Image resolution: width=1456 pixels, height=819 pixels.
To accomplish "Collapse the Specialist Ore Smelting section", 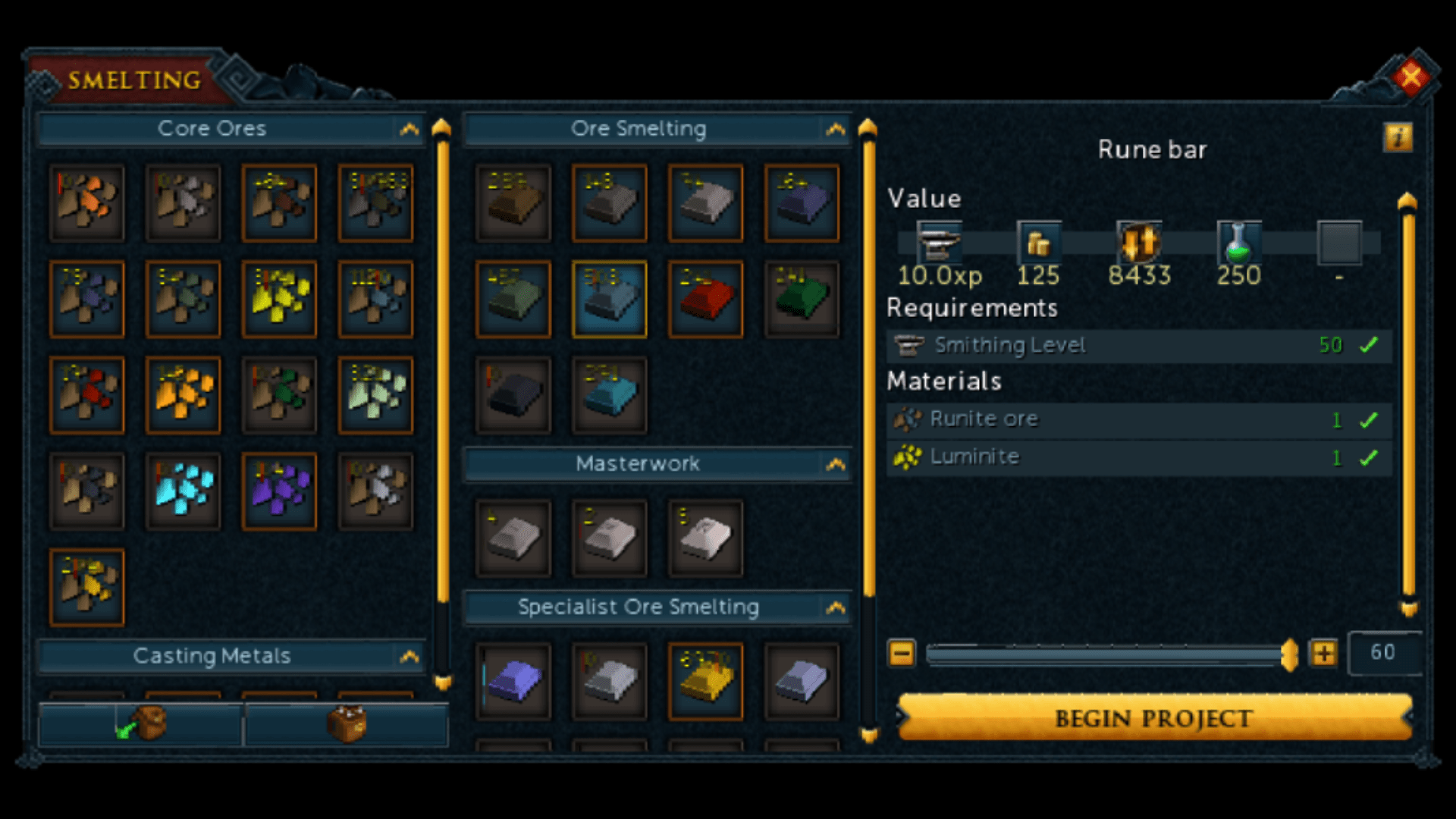I will pyautogui.click(x=836, y=607).
